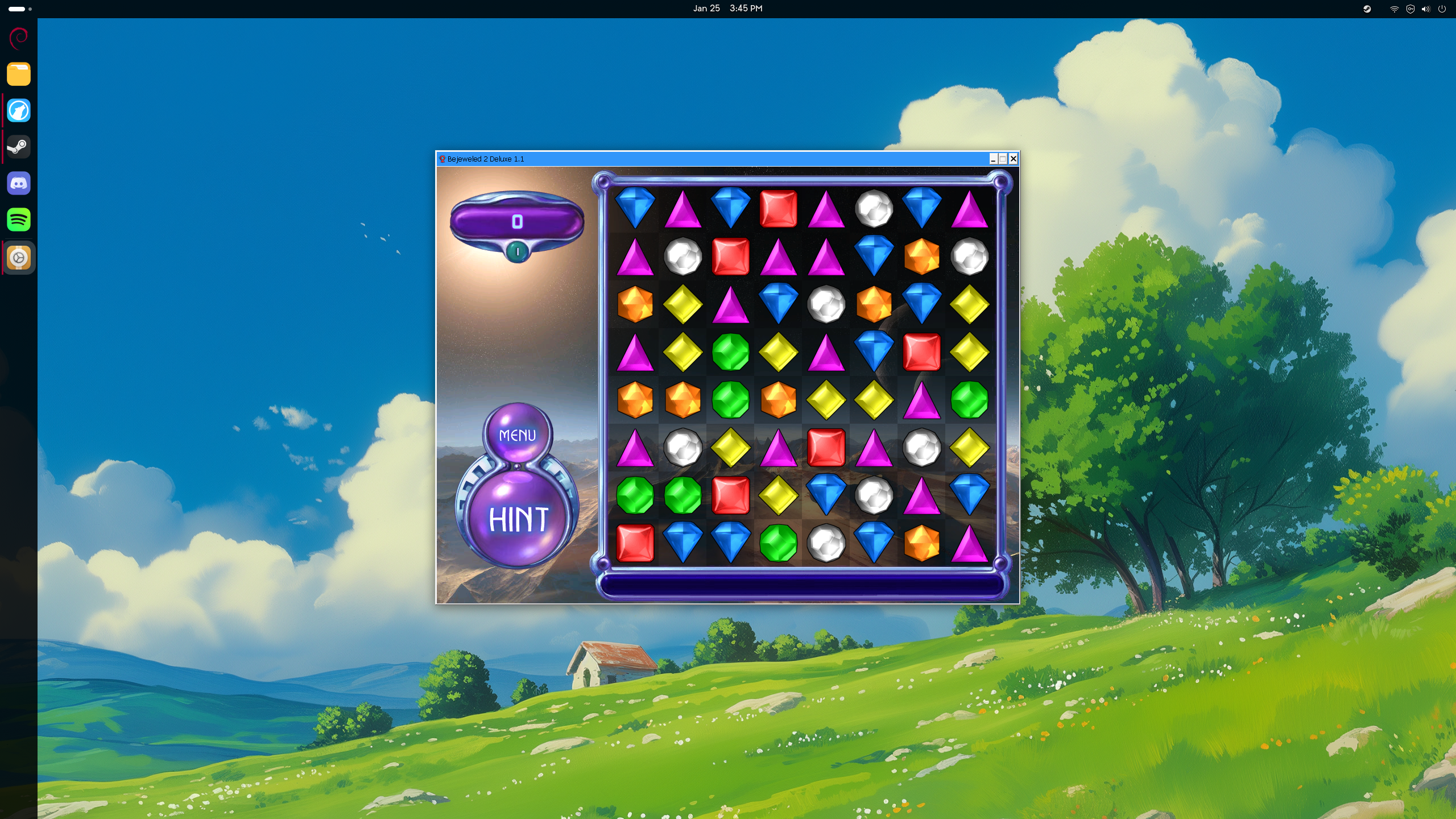Open the Wi-Fi status indicator
The image size is (1456, 819).
click(1394, 9)
